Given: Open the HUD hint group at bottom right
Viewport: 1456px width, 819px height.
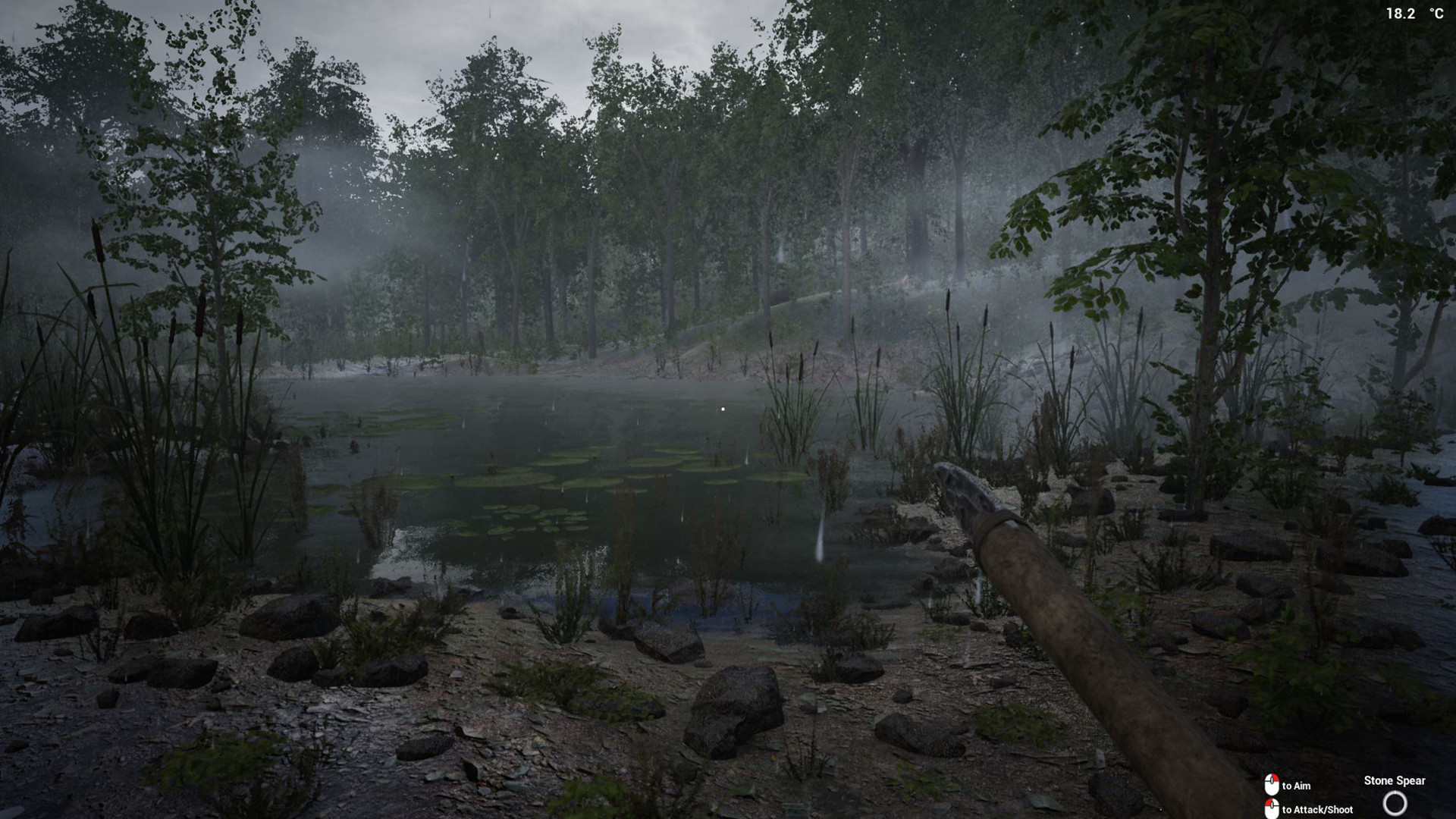Looking at the screenshot, I should 1297,796.
